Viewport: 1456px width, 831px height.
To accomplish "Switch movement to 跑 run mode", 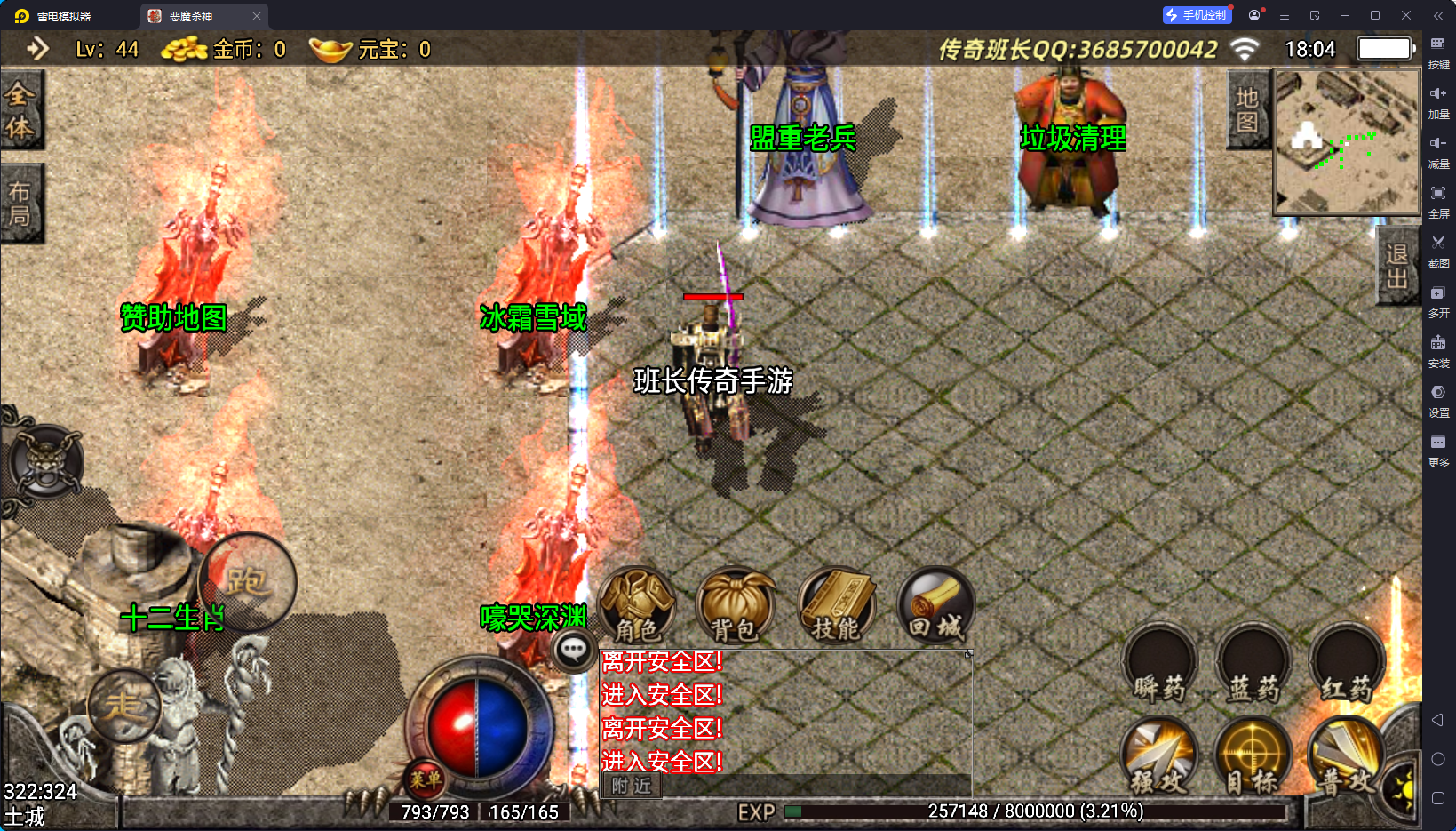I will [247, 582].
